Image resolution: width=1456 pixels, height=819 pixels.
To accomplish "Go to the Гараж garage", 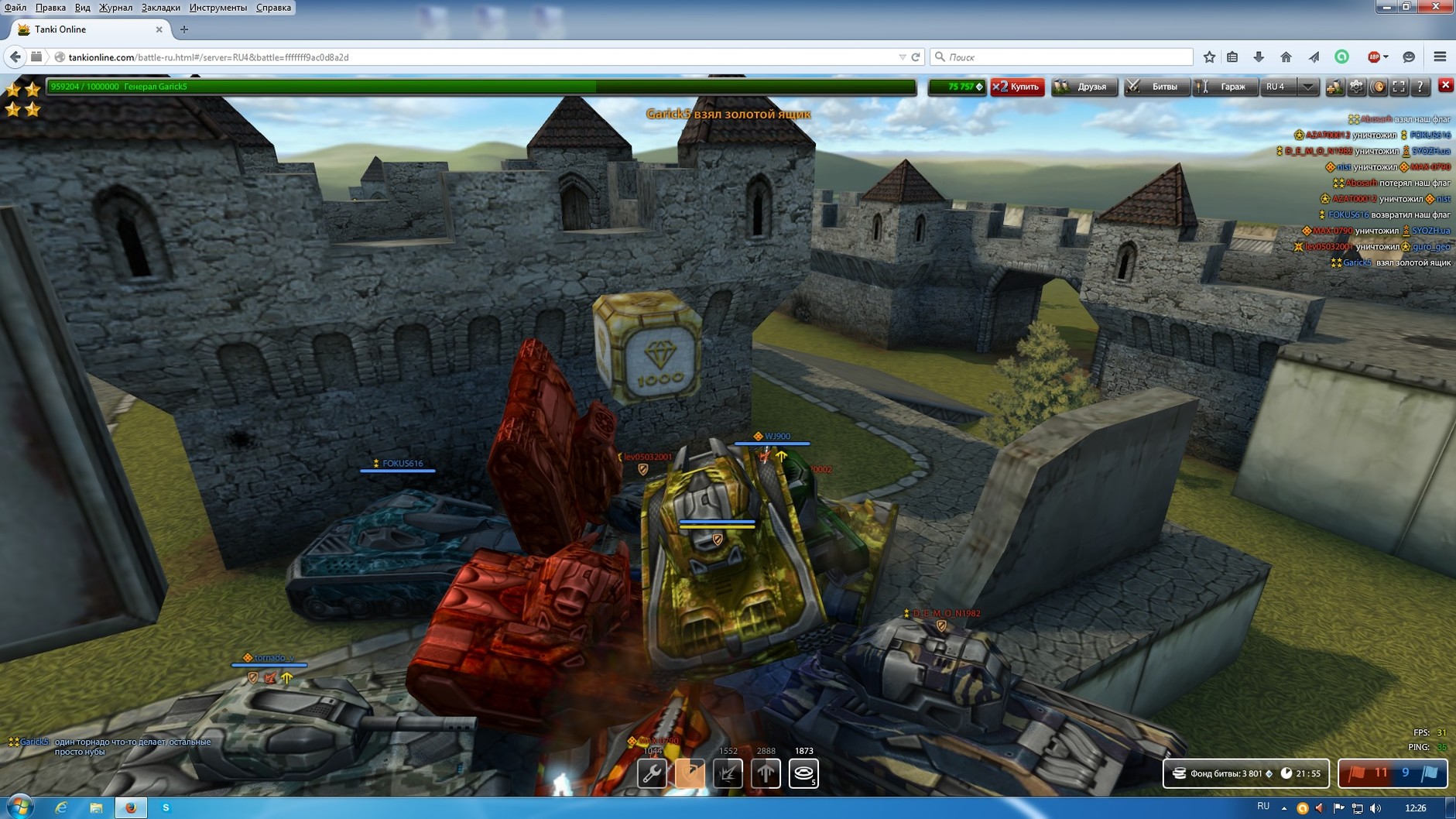I will 1225,87.
